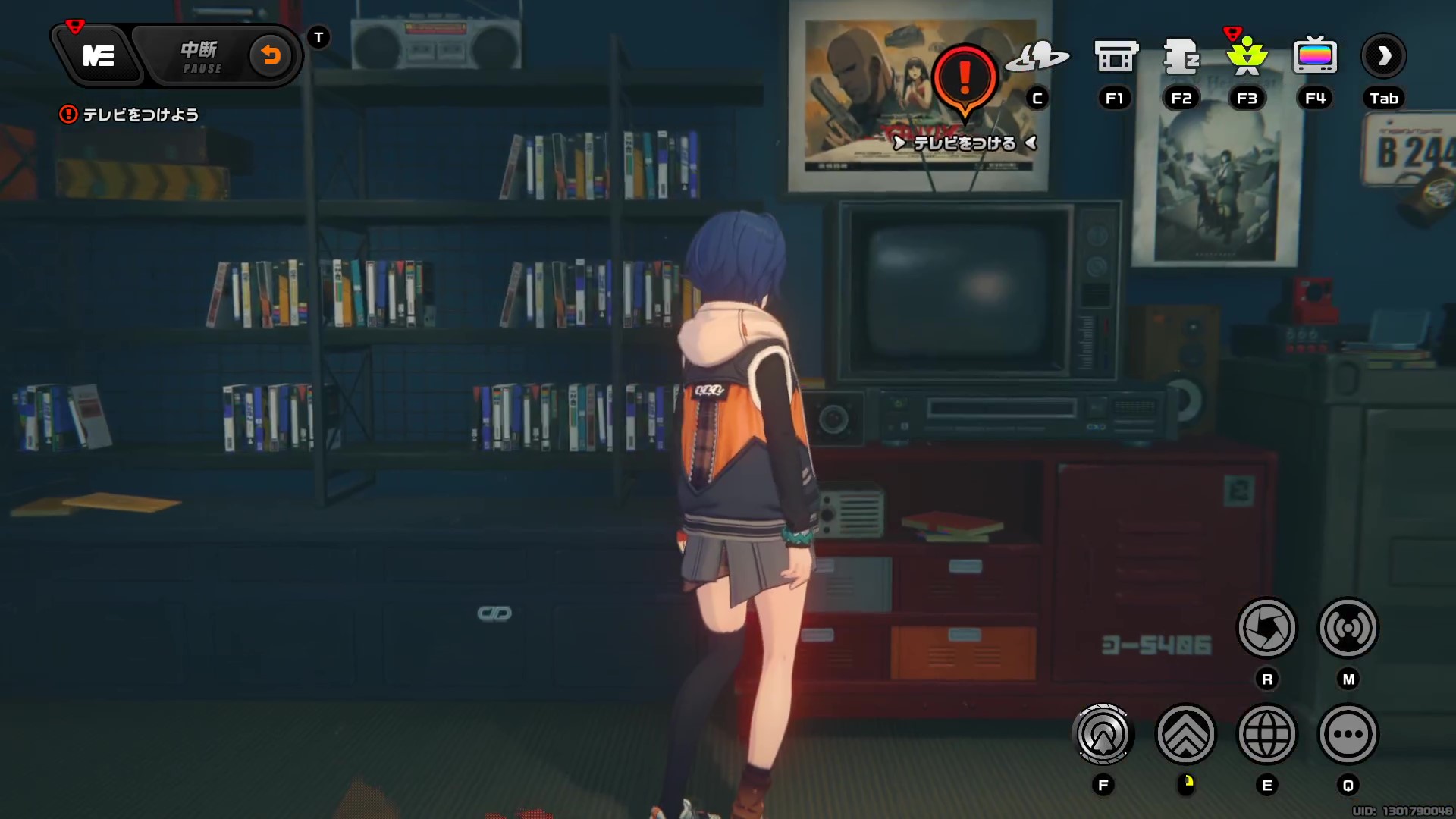Click the red notification badge above the F3 icon

click(x=1234, y=34)
